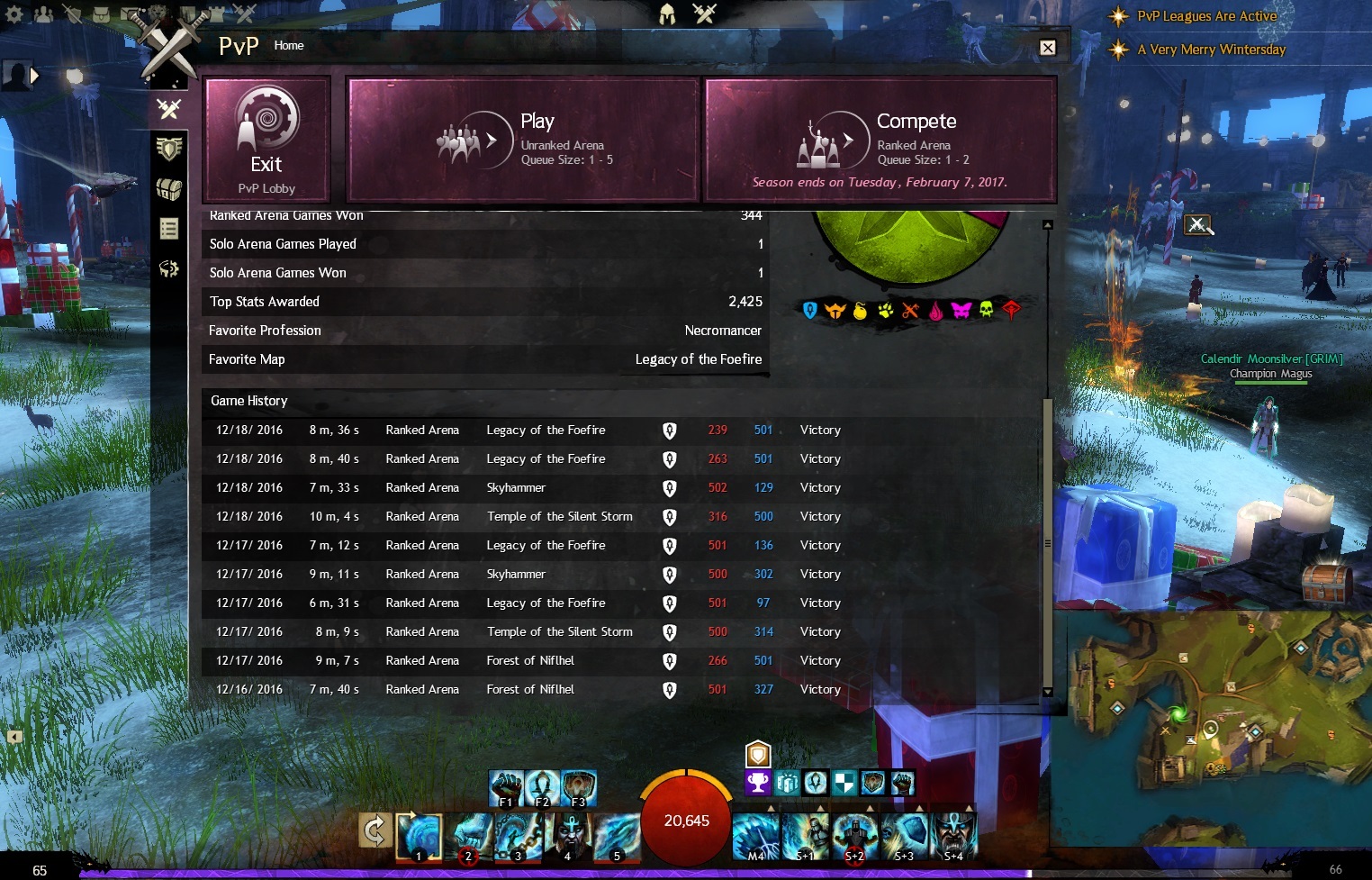The image size is (1372, 880).
Task: Open the treasure chest rewards tab
Action: pos(169,189)
